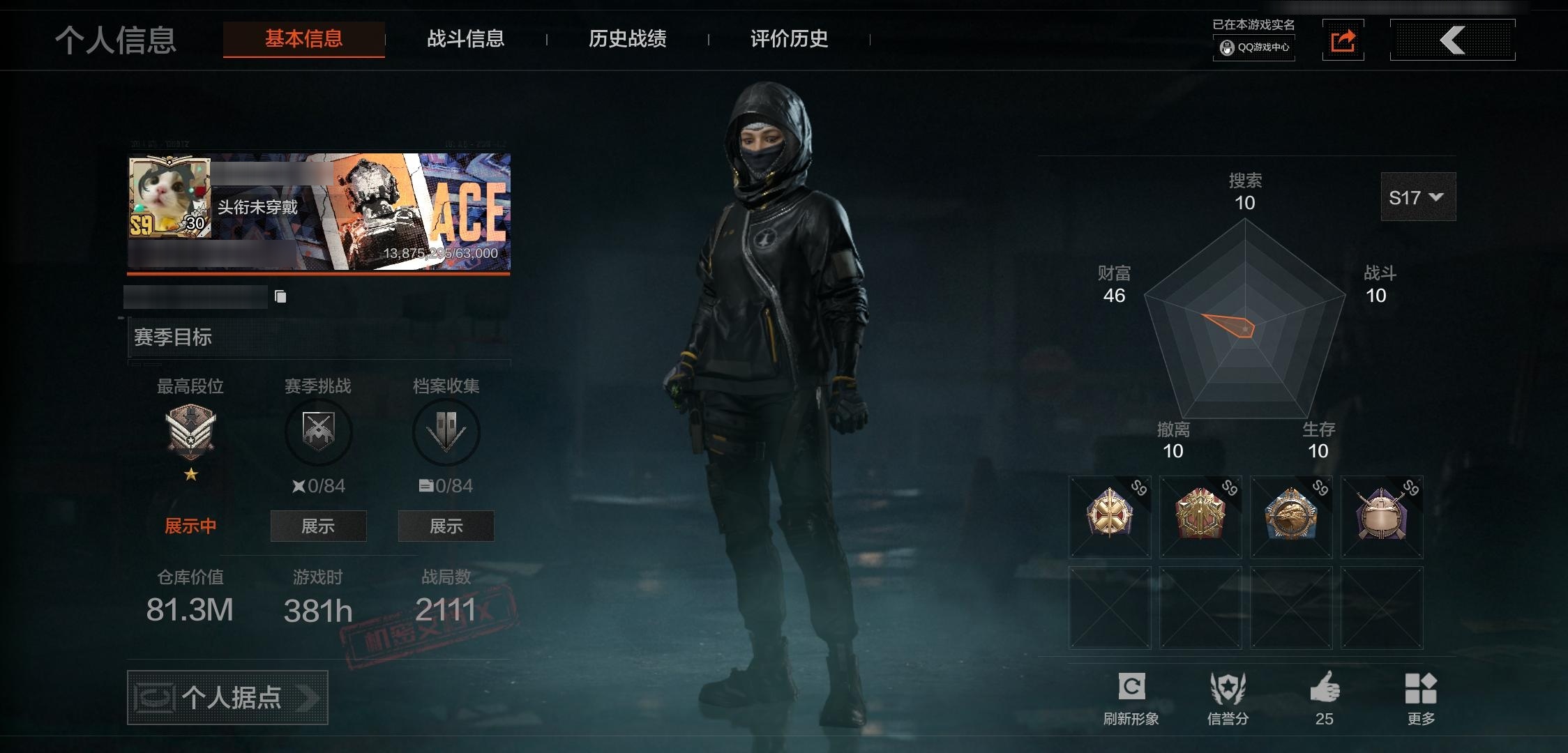
Task: Open the S17 season dropdown
Action: pyautogui.click(x=1417, y=197)
